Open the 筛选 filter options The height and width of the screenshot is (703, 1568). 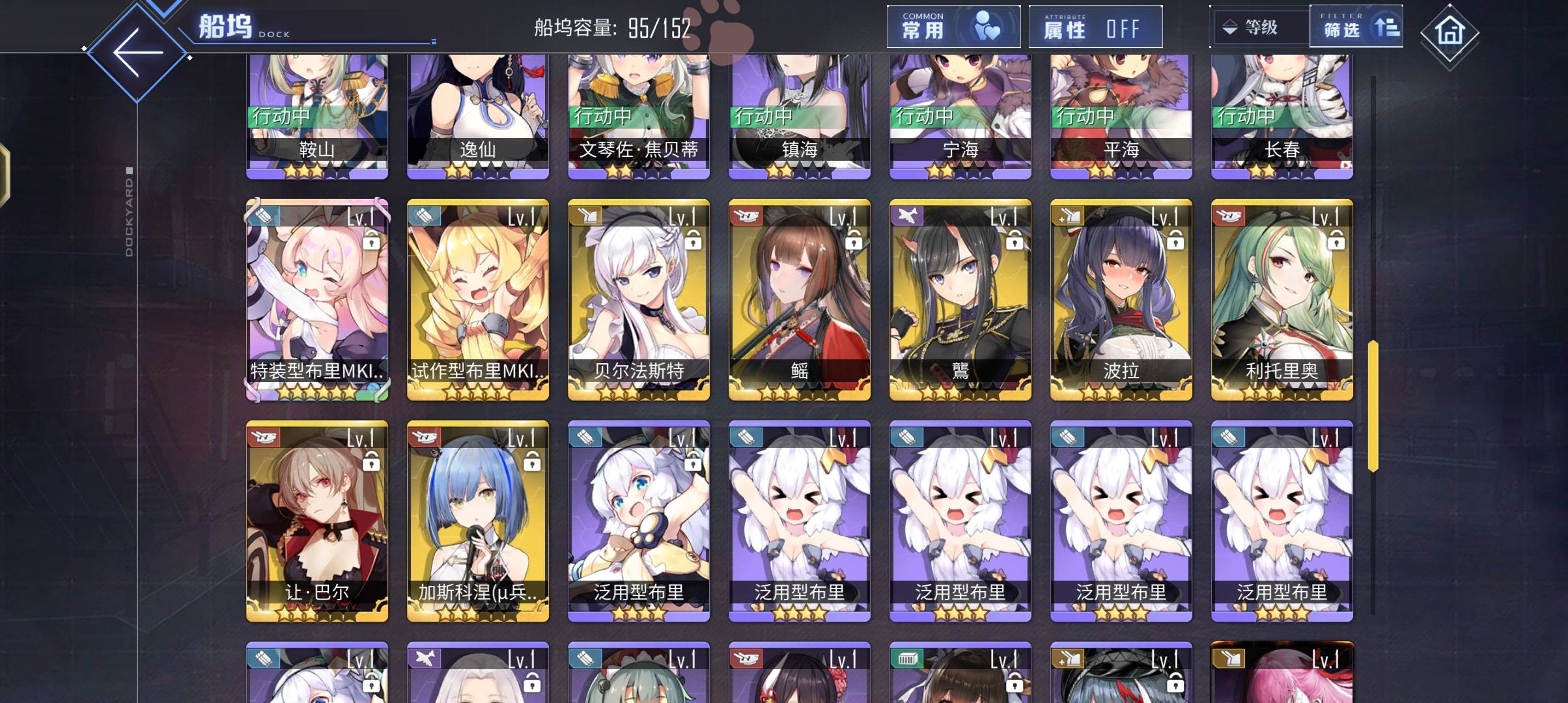coord(1356,27)
